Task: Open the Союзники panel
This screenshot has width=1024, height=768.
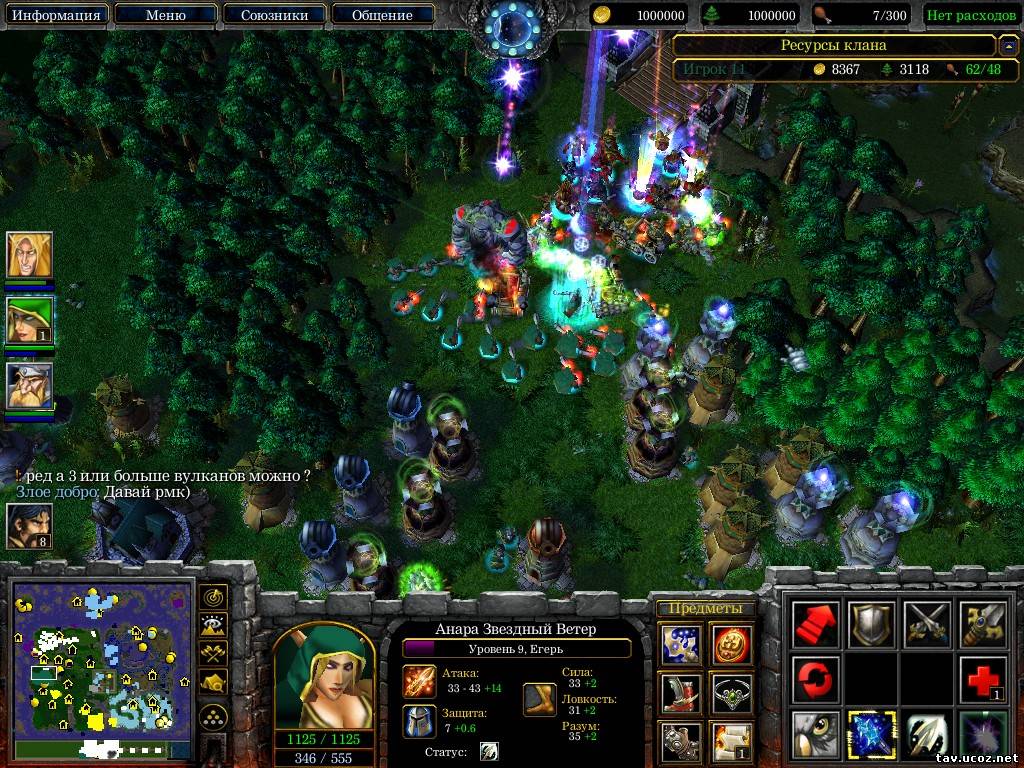Action: point(273,15)
